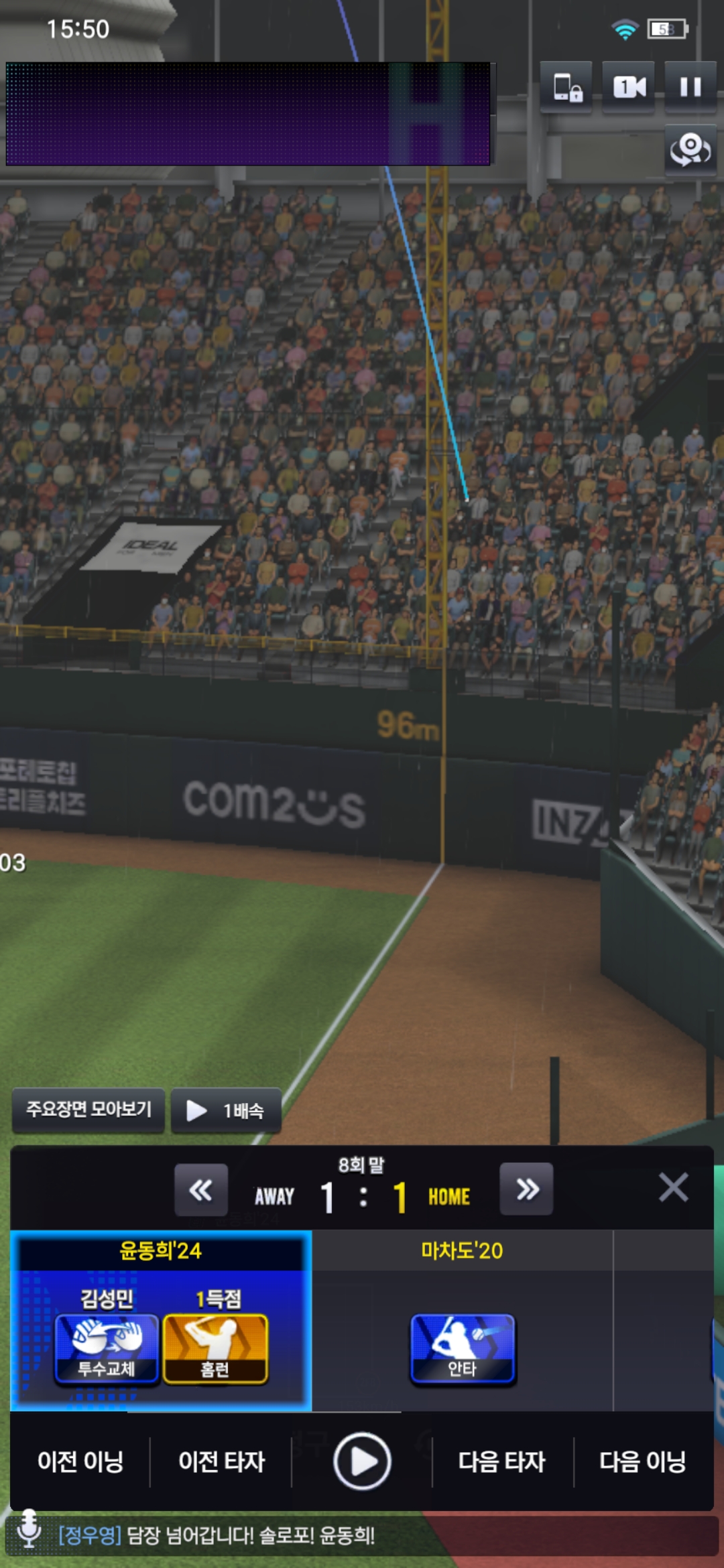Select the 투수교체 pitcher change event
Screen dimensions: 724x1568
tap(107, 1348)
